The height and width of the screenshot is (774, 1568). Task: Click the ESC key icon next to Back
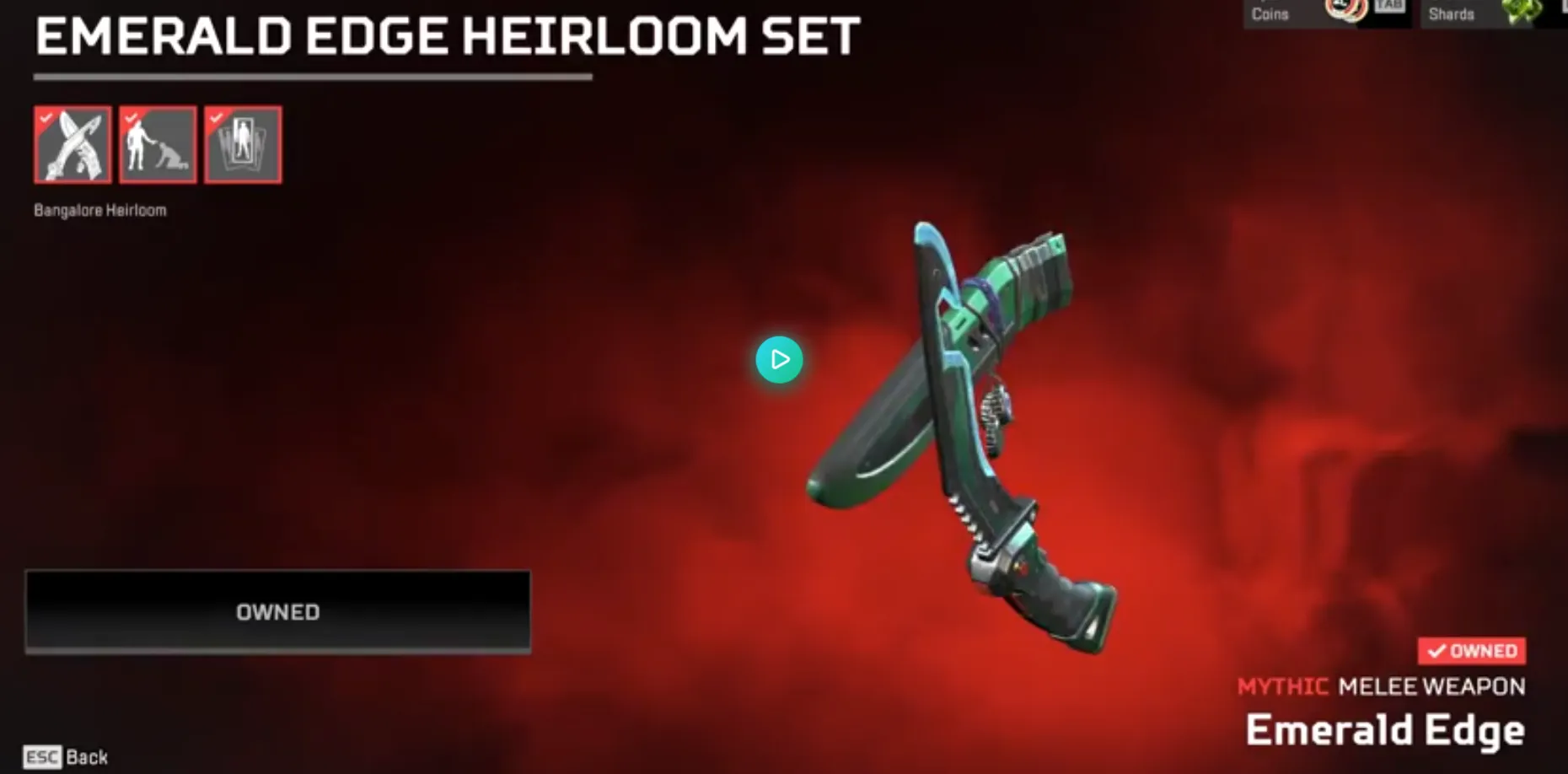[x=43, y=756]
